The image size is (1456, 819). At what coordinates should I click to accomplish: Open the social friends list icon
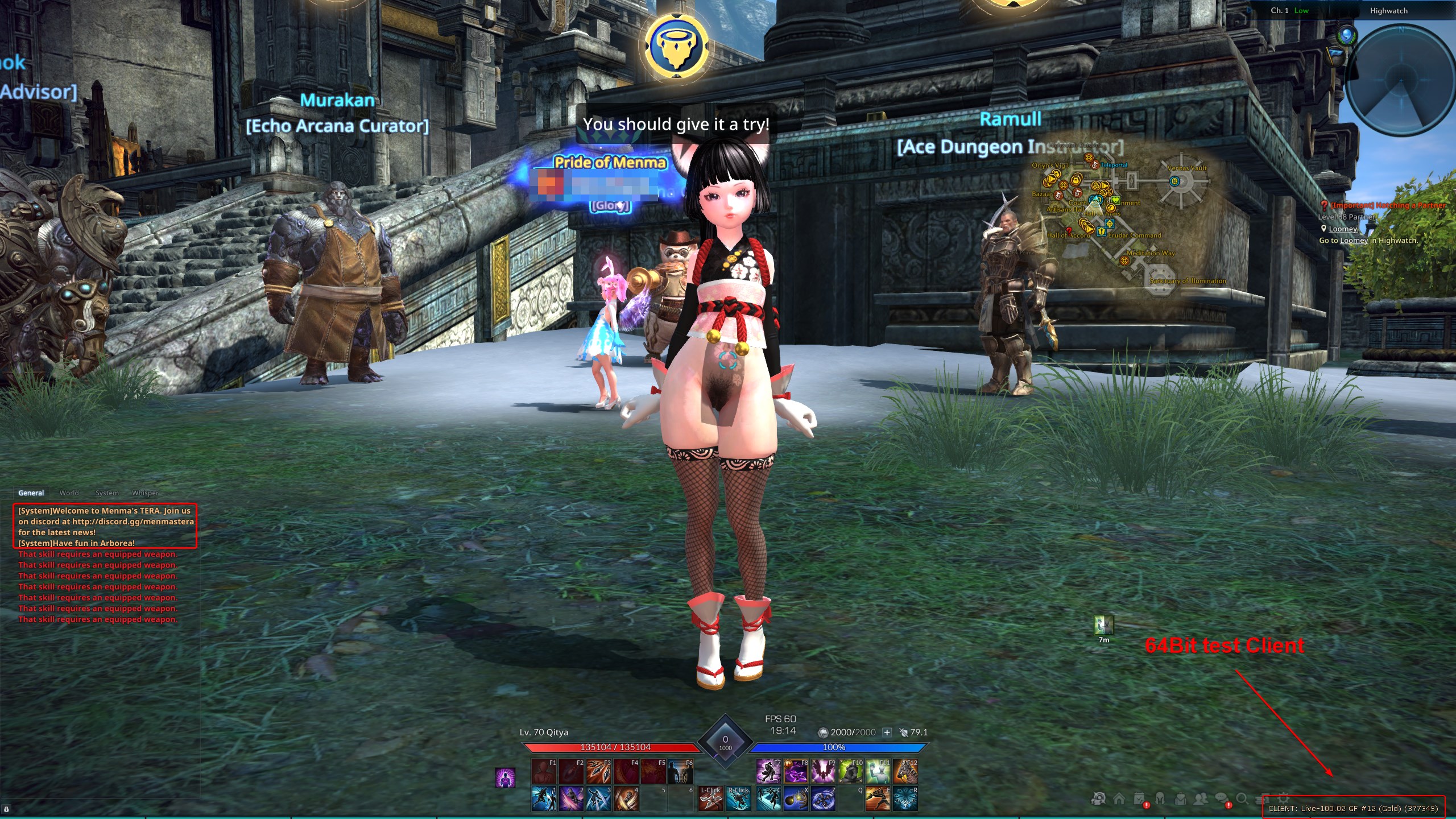(1201, 799)
